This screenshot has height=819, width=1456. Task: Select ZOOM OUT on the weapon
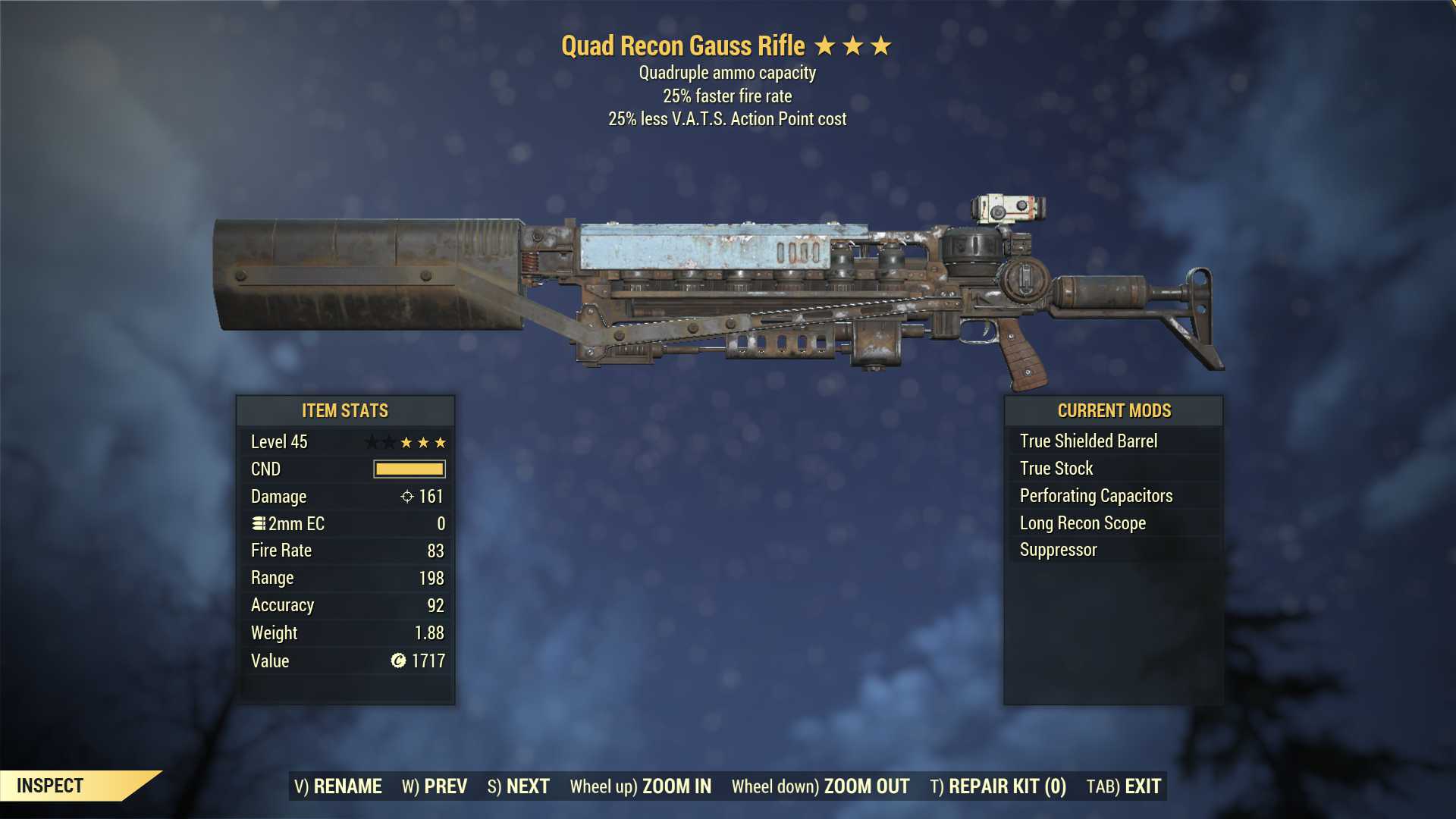pyautogui.click(x=821, y=786)
